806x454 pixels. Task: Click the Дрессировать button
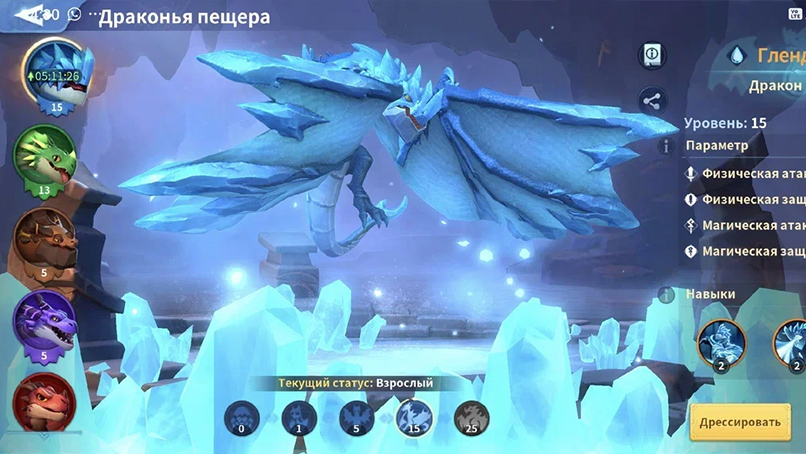(739, 421)
